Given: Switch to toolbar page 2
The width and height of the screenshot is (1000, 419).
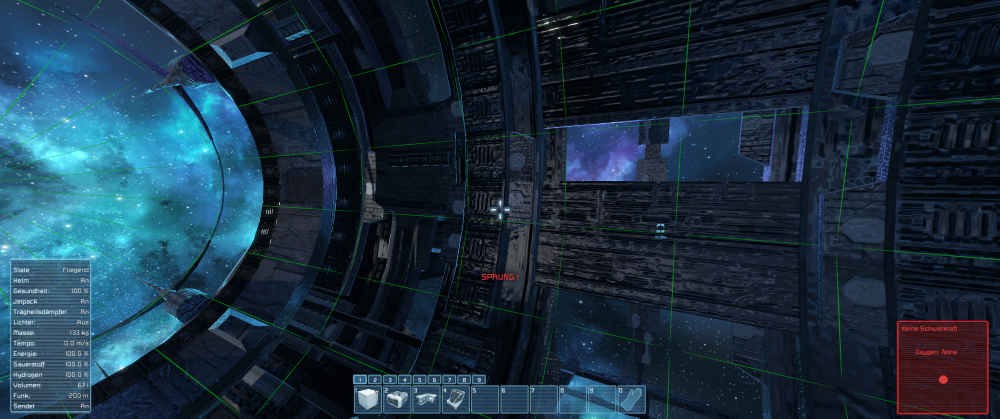Looking at the screenshot, I should [374, 380].
